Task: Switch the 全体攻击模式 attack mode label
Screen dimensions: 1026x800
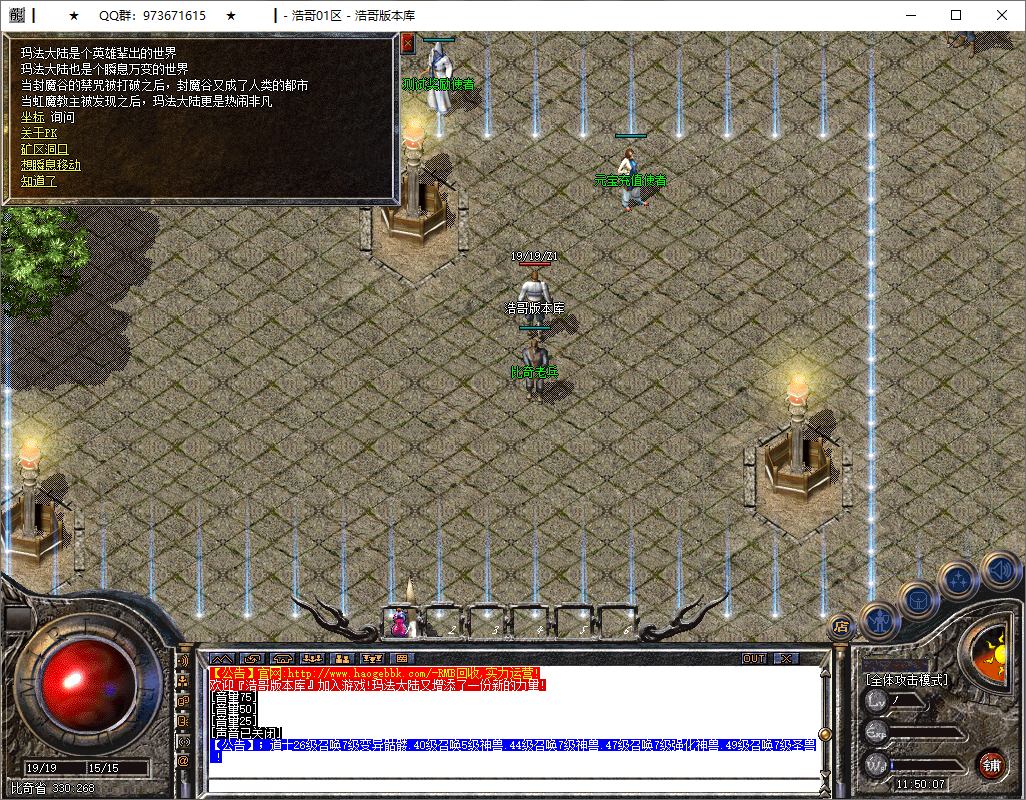Action: coord(907,679)
